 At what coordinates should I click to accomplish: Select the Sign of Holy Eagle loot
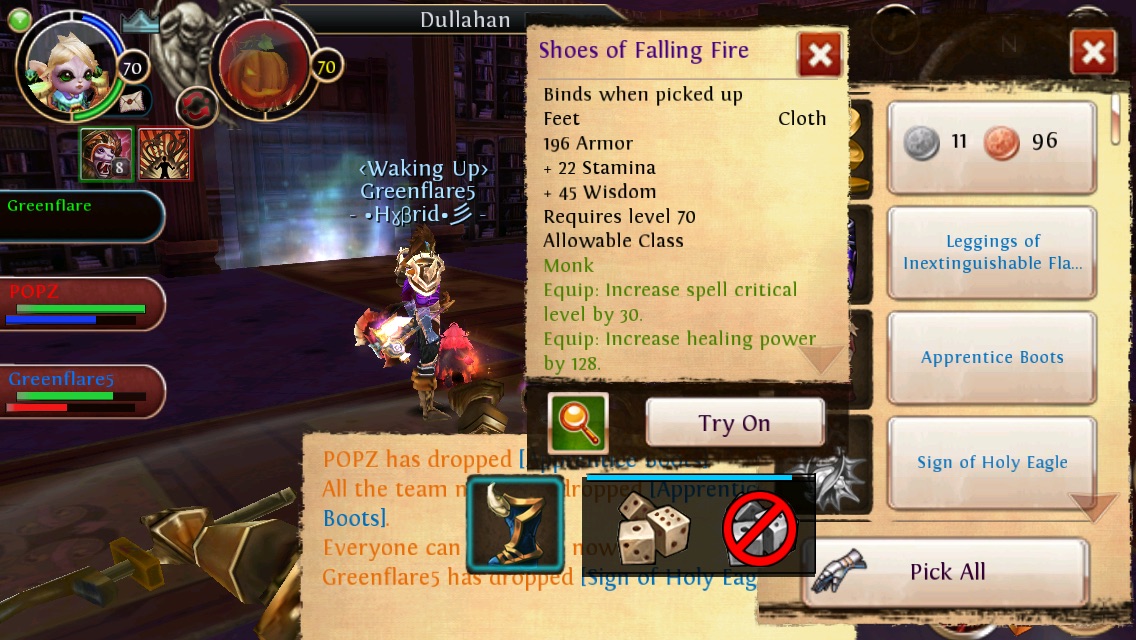tap(992, 462)
